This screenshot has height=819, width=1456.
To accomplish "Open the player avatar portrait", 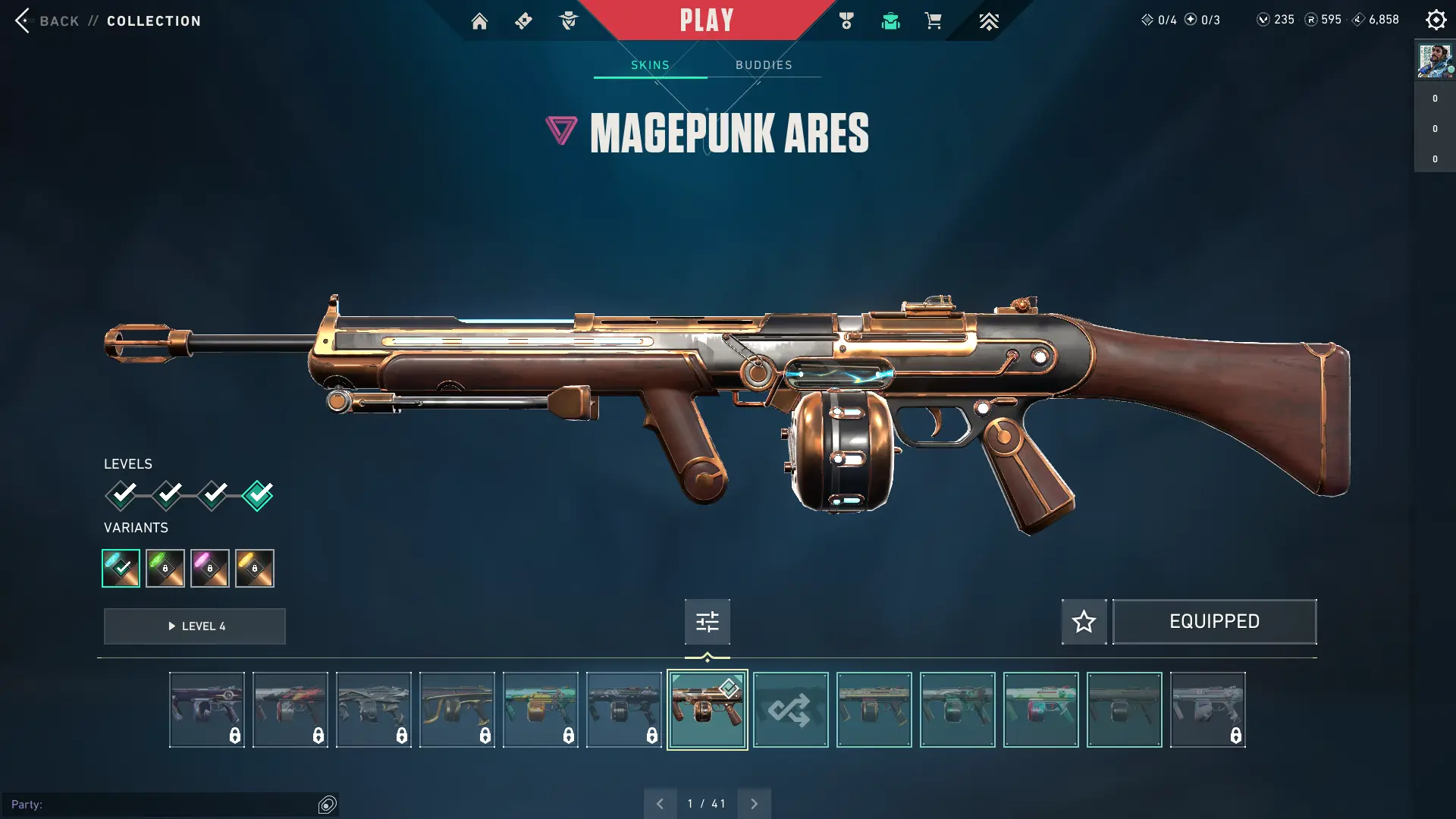I will coord(1435,61).
